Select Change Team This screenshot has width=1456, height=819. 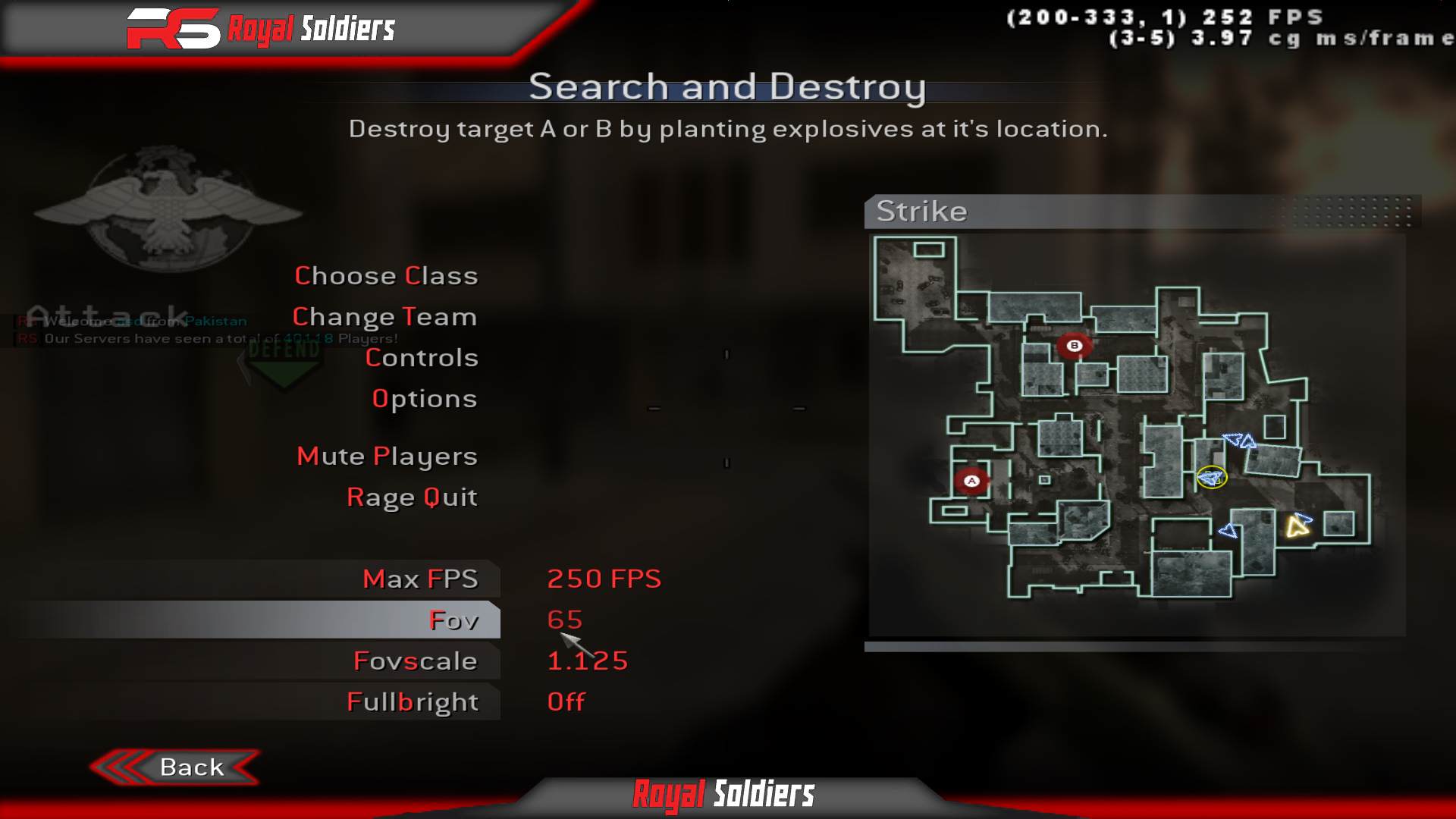click(x=385, y=316)
